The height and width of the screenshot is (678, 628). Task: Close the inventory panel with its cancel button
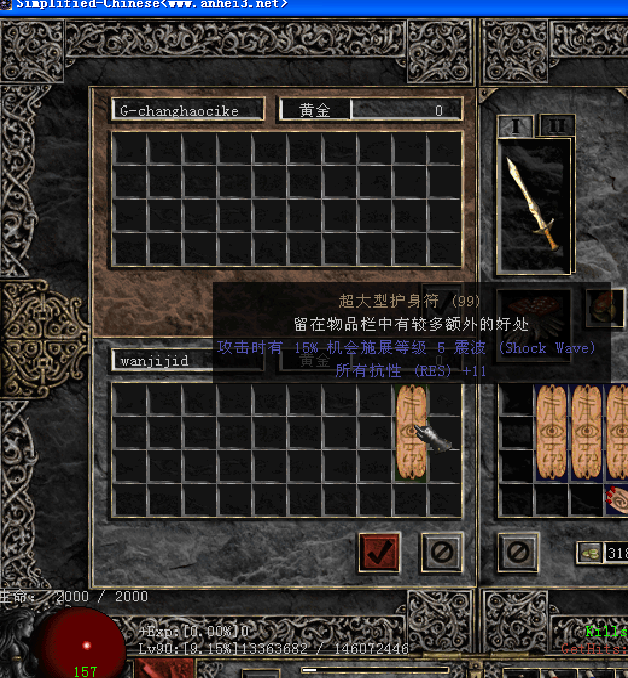(x=517, y=551)
